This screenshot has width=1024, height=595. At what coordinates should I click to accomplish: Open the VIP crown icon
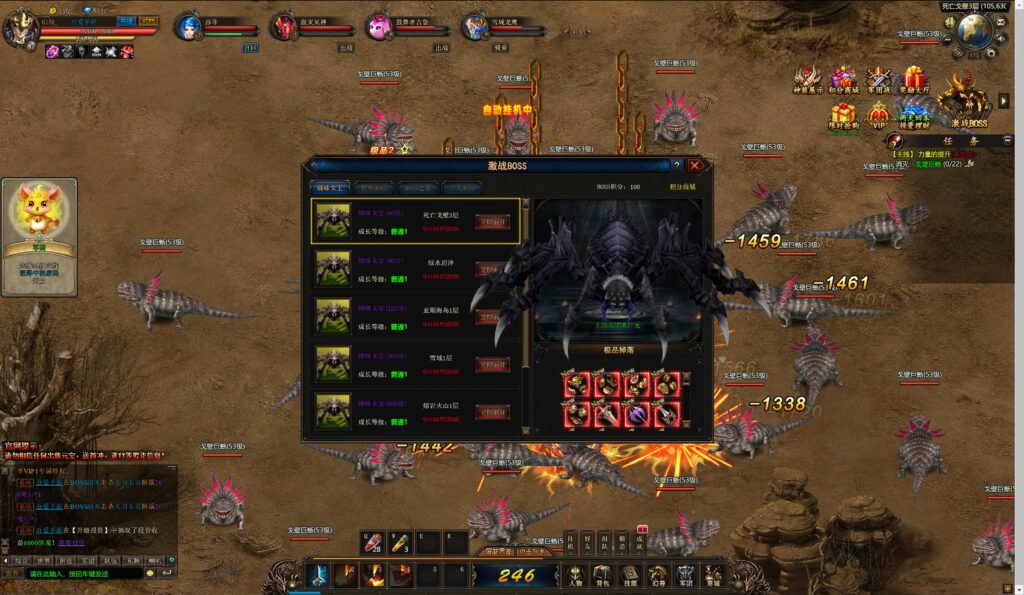[x=878, y=115]
